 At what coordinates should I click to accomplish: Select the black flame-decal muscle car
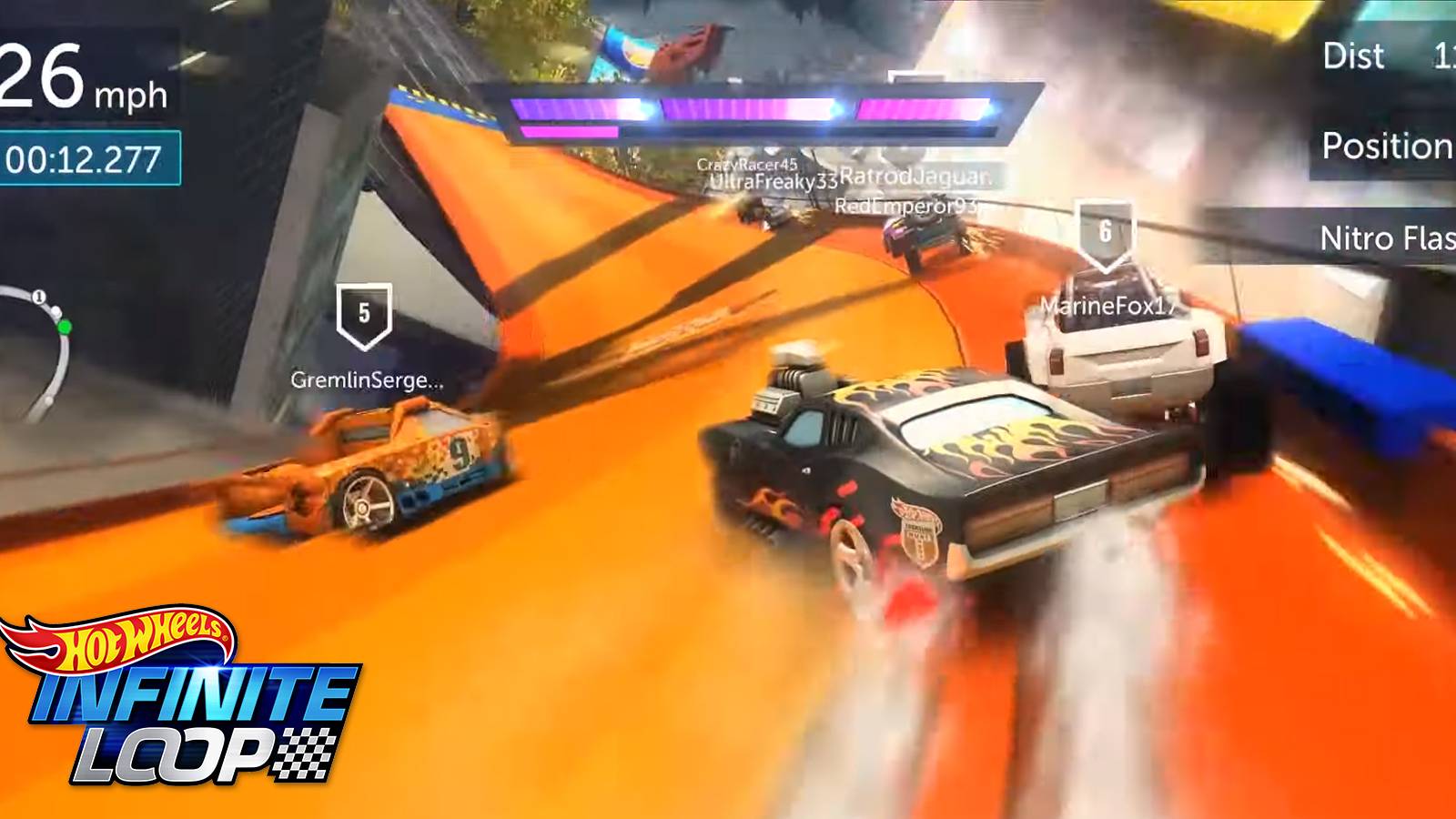tap(955, 473)
